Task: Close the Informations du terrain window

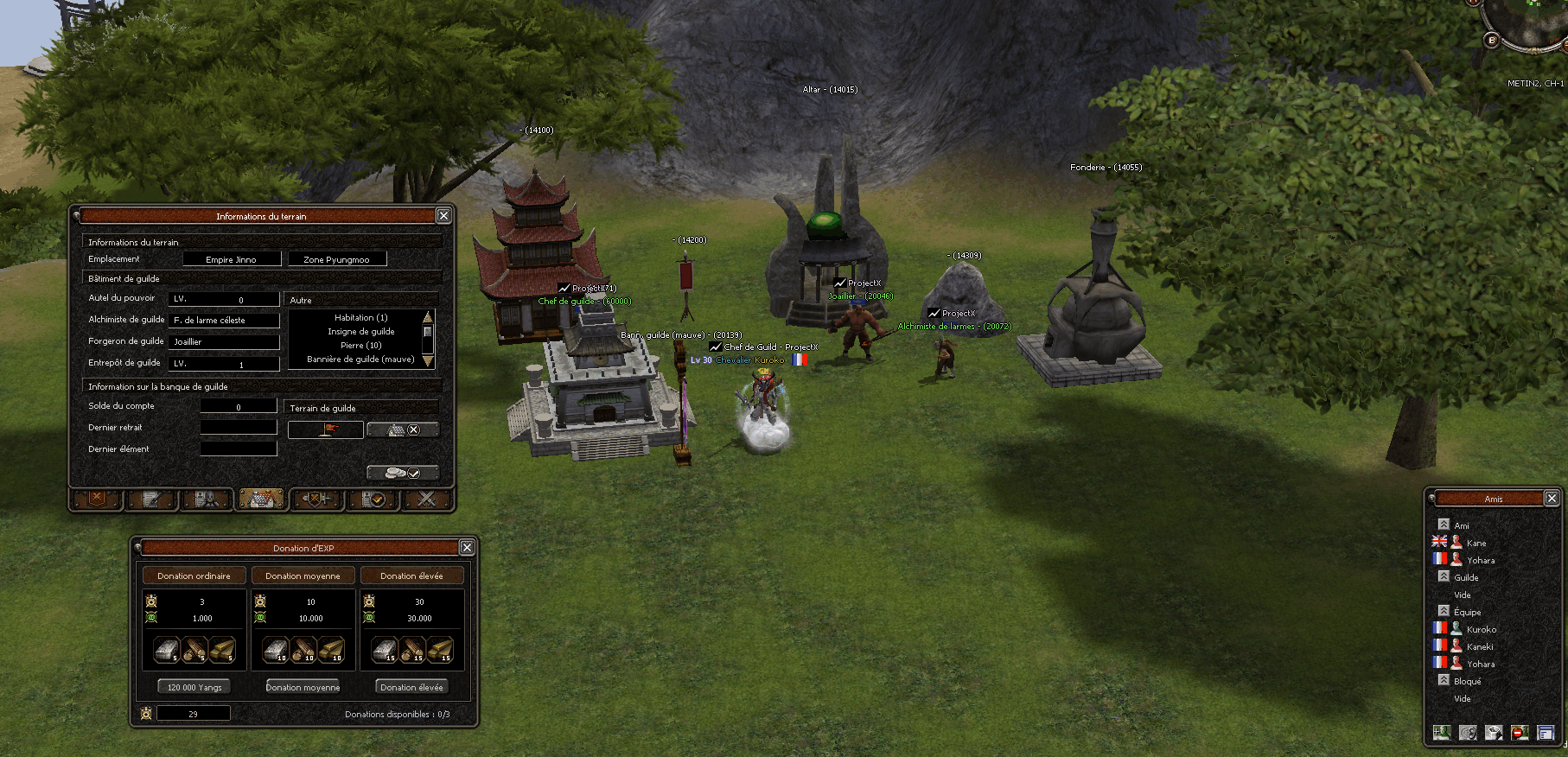Action: pos(443,216)
